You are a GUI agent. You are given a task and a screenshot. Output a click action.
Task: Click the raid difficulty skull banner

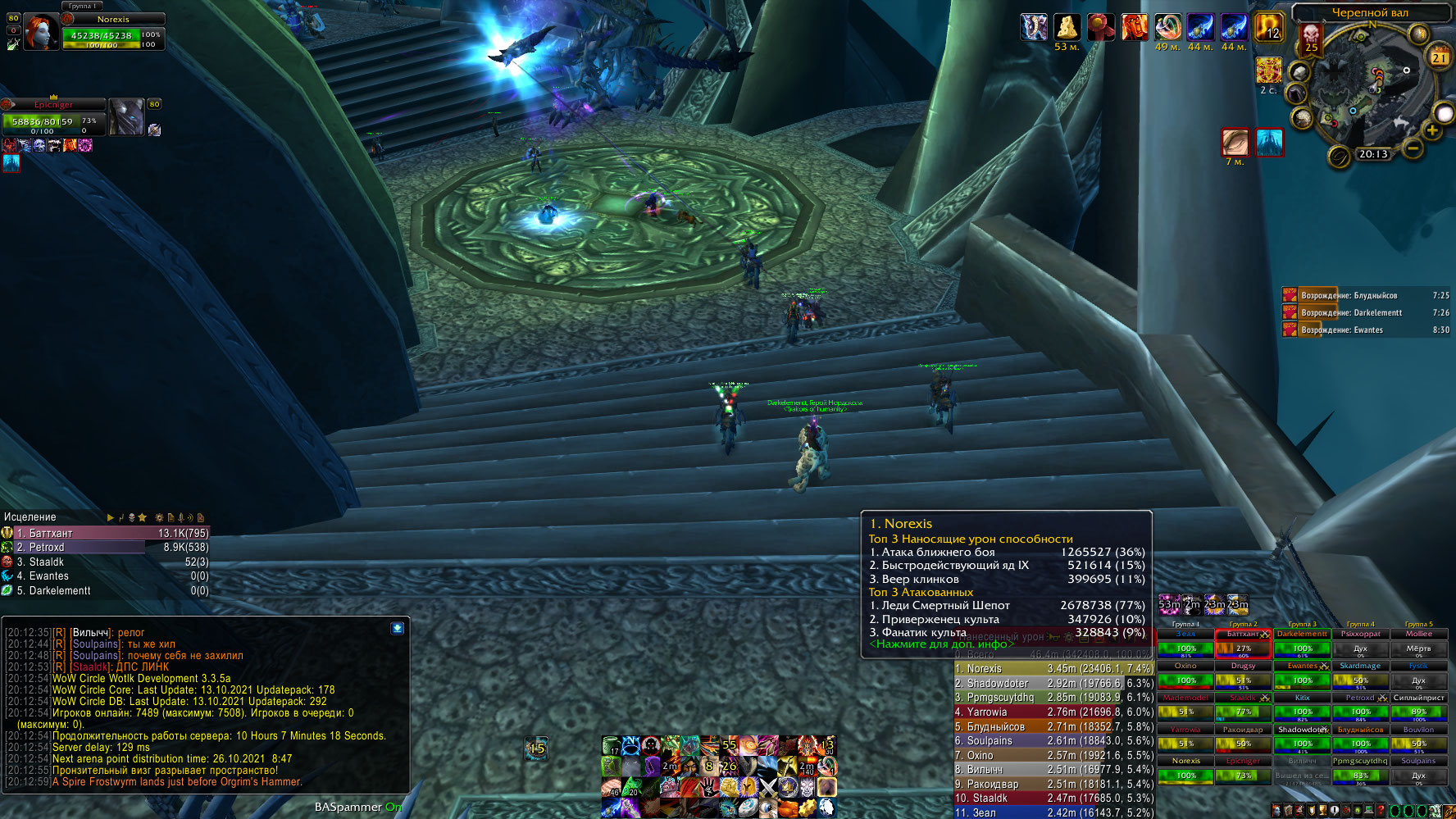(x=1311, y=38)
